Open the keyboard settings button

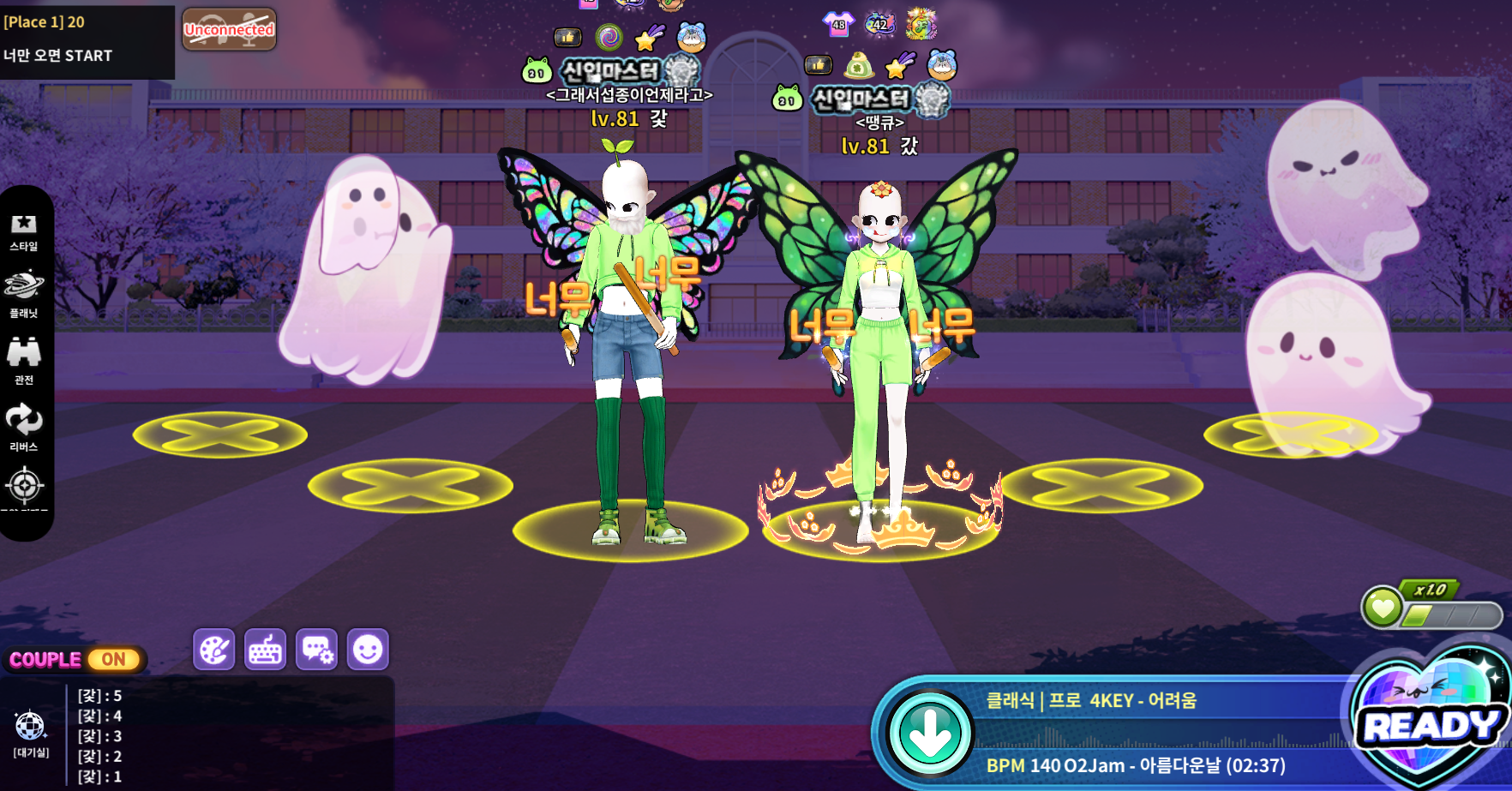(x=265, y=650)
